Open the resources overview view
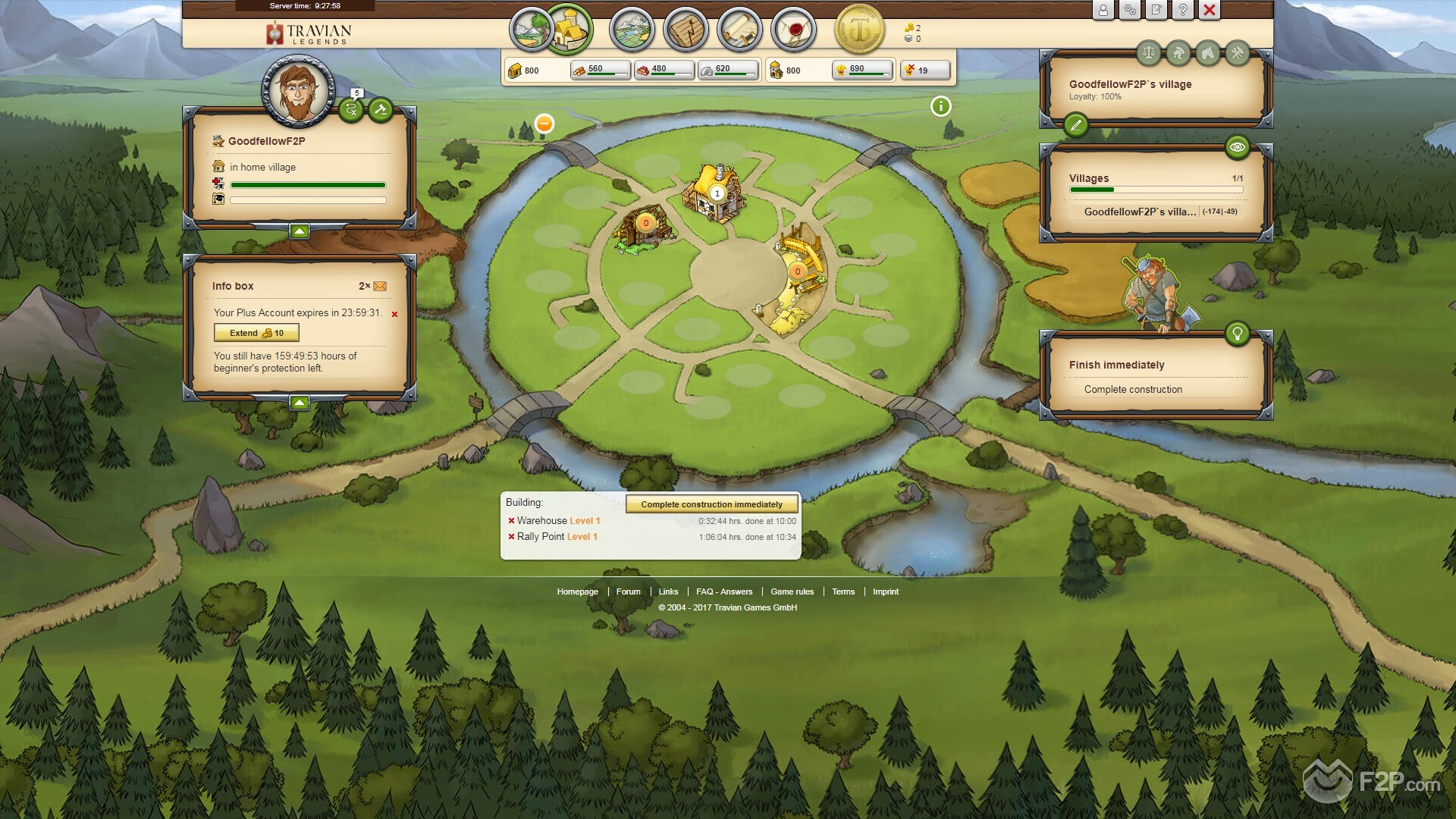Viewport: 1456px width, 819px height. pos(532,30)
